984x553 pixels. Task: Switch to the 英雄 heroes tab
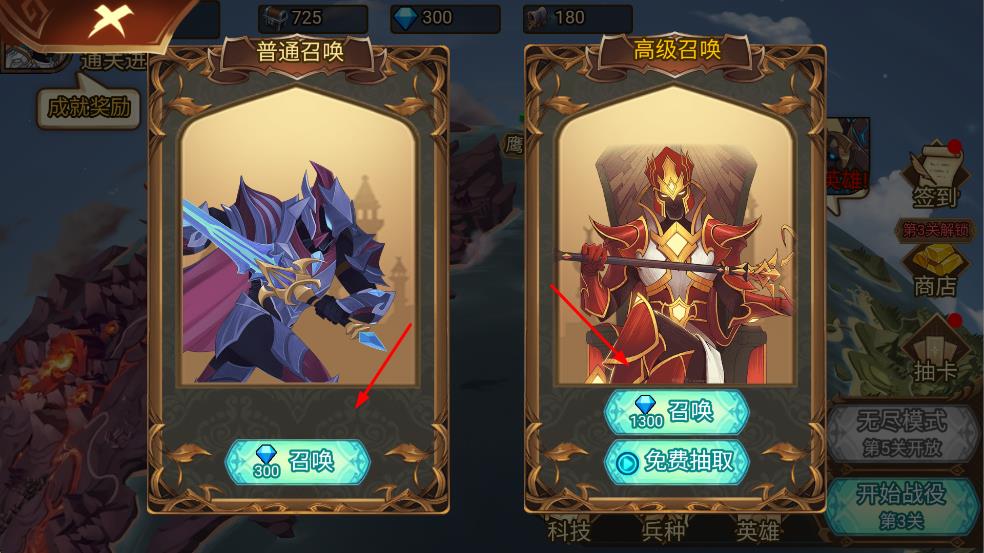click(757, 530)
